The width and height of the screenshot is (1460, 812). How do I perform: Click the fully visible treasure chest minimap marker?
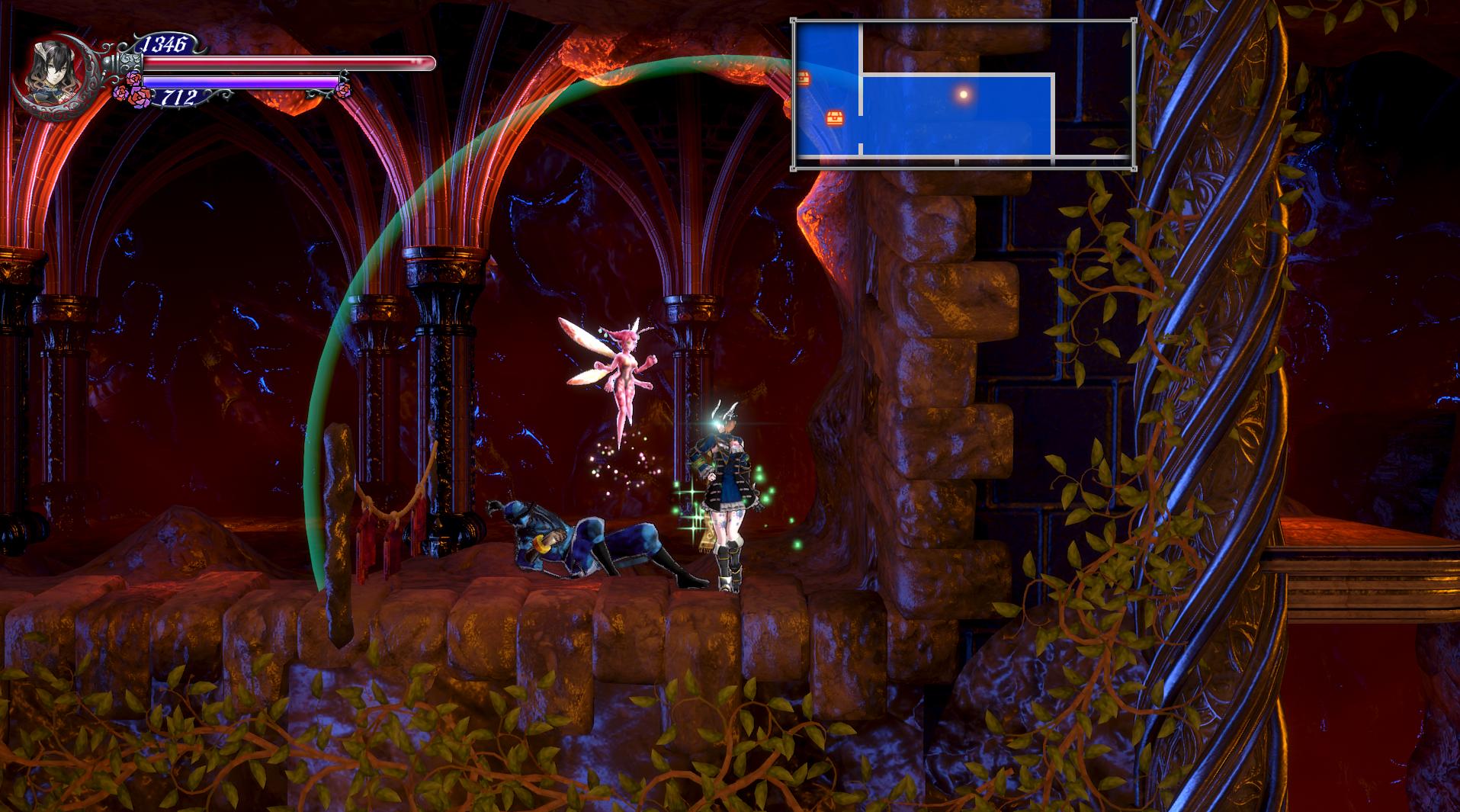[836, 118]
